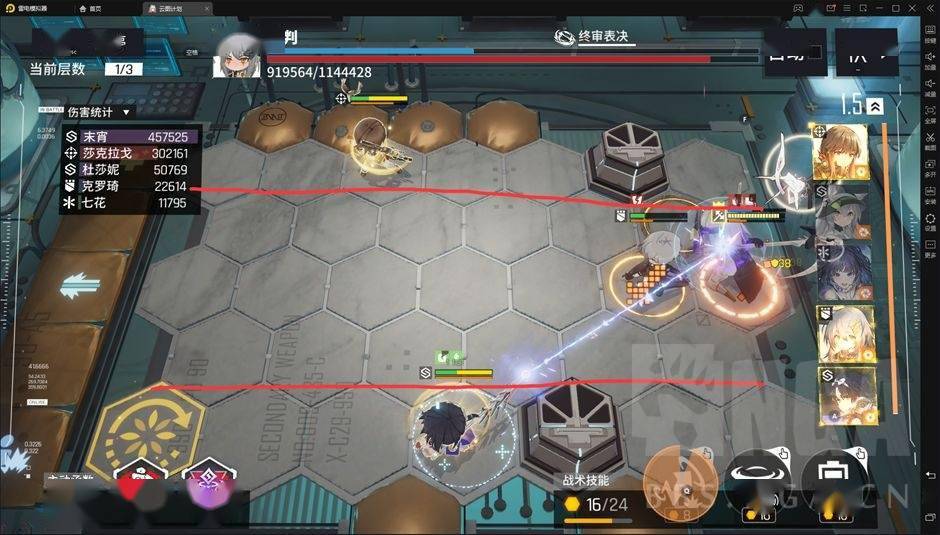Pick the 末宵 dark-haired character portrait
Image resolution: width=940 pixels, height=535 pixels.
tap(847, 393)
